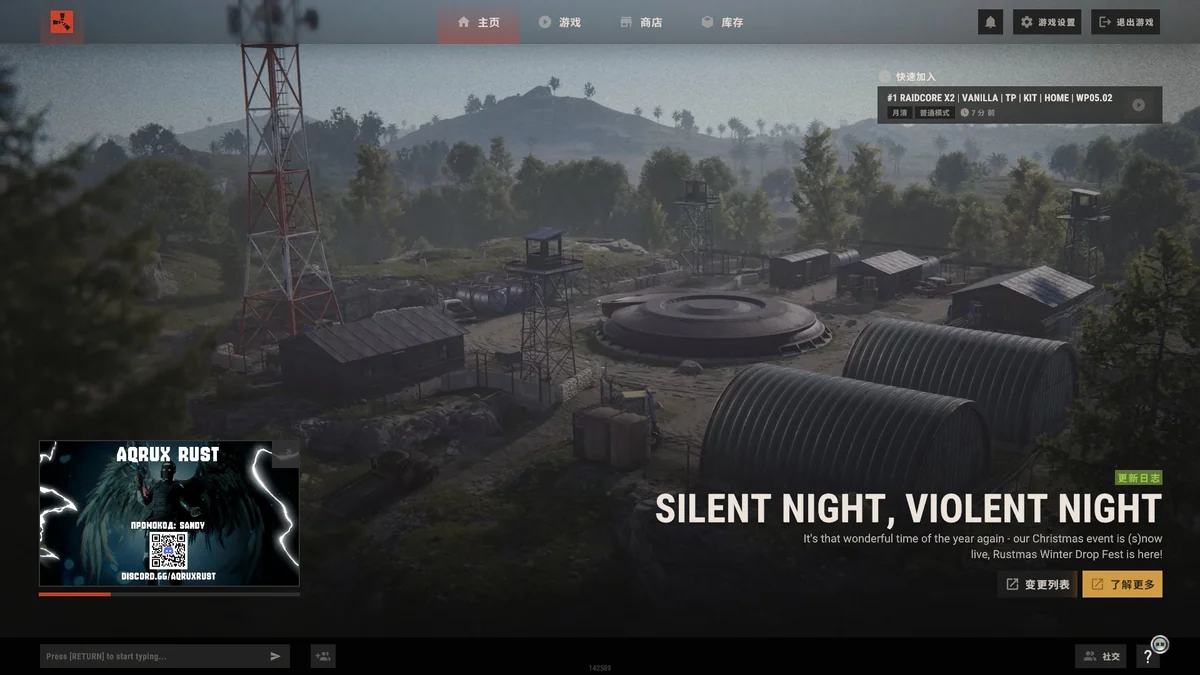Click the 退出游戏 quit game button
This screenshot has height=675, width=1200.
(x=1125, y=22)
